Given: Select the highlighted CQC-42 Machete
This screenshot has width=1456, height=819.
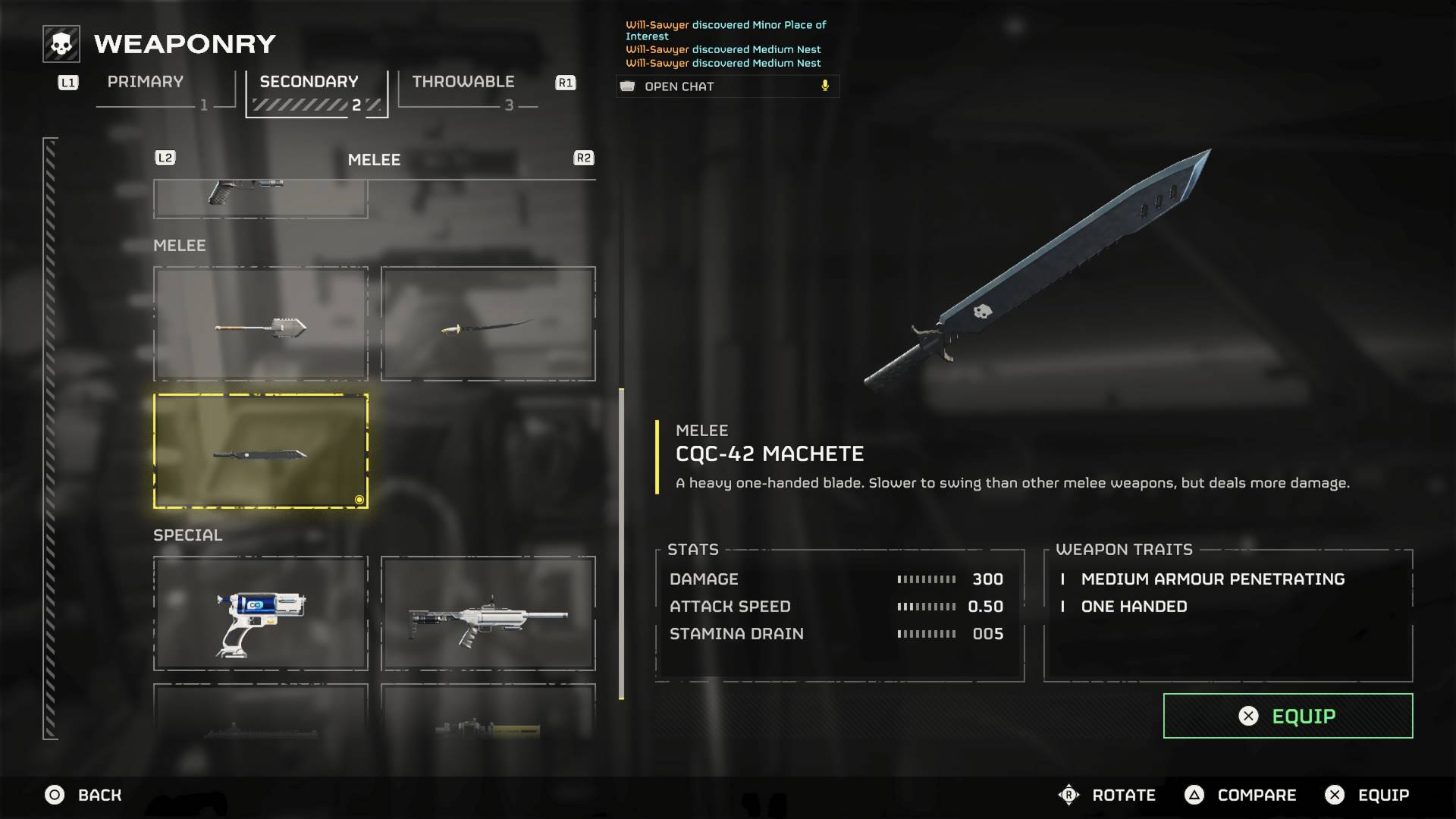Looking at the screenshot, I should pyautogui.click(x=261, y=450).
